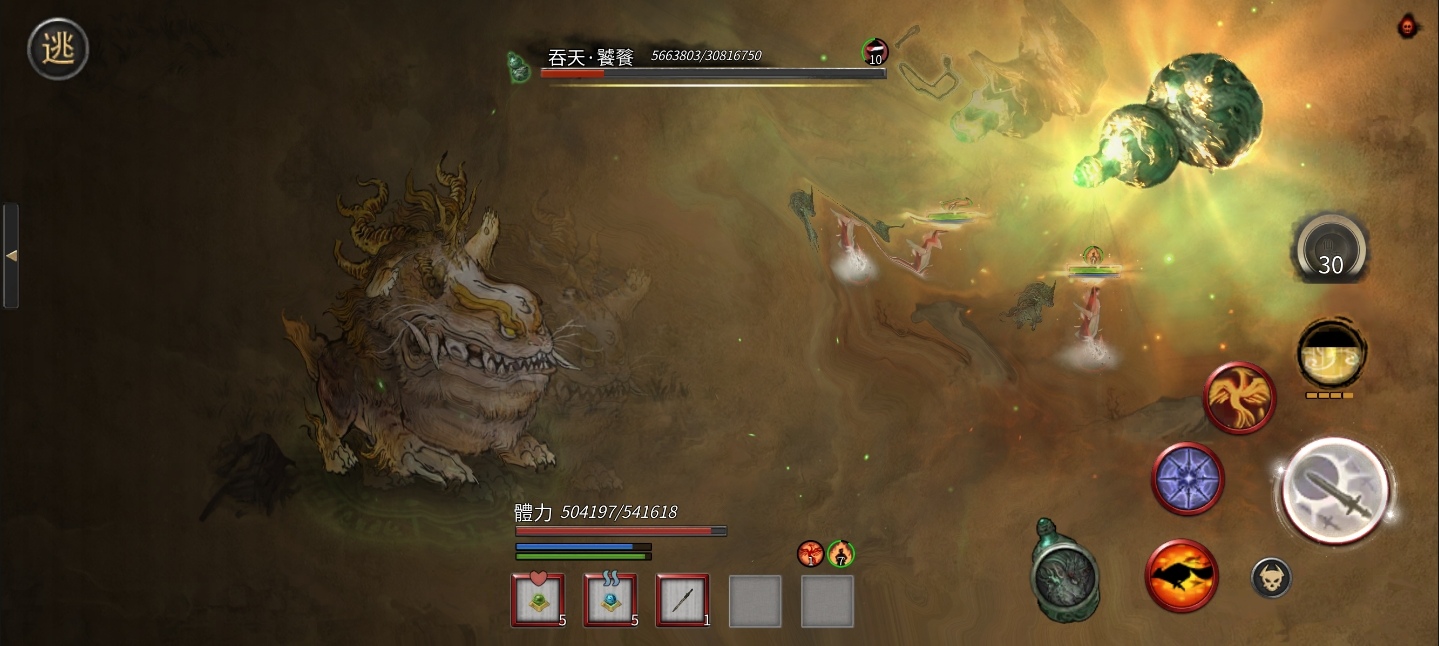This screenshot has height=646, width=1439.
Task: Expand the left side panel arrow
Action: 11,256
